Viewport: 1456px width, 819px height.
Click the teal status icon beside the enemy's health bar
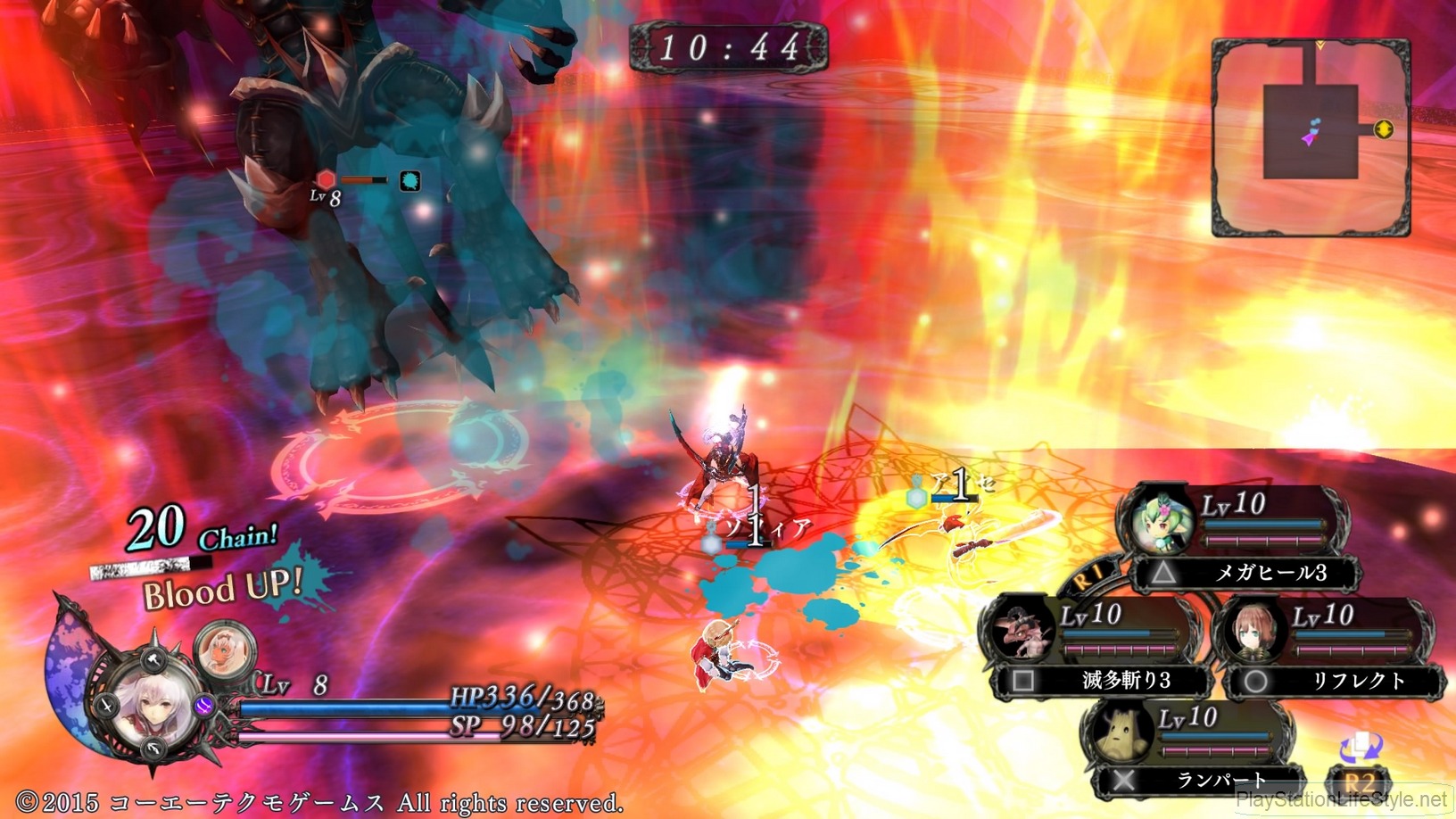click(410, 181)
